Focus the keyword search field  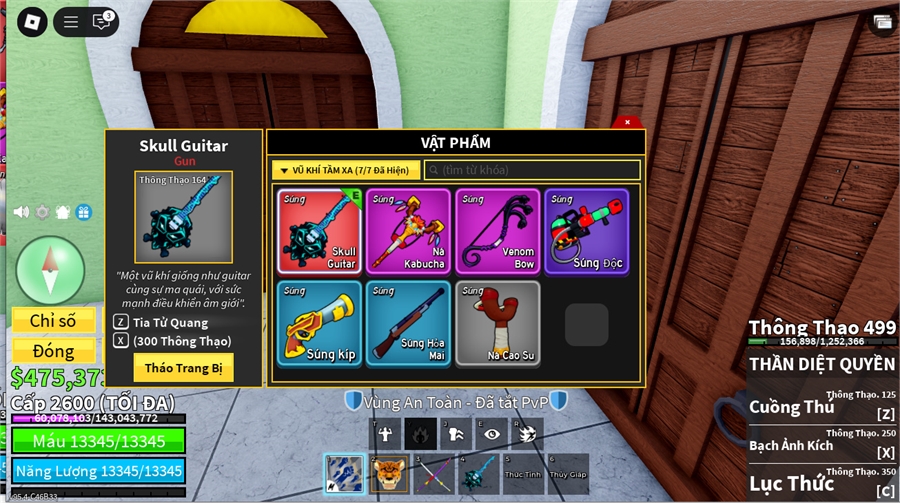click(532, 171)
